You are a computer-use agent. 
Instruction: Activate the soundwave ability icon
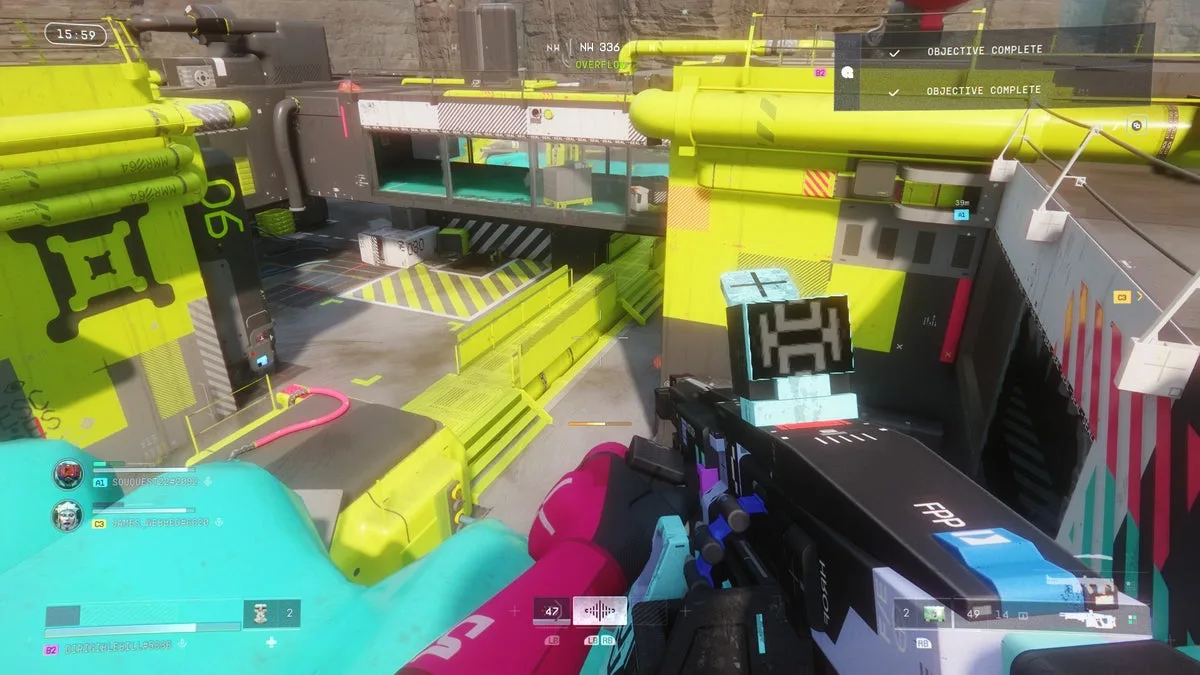[x=600, y=611]
